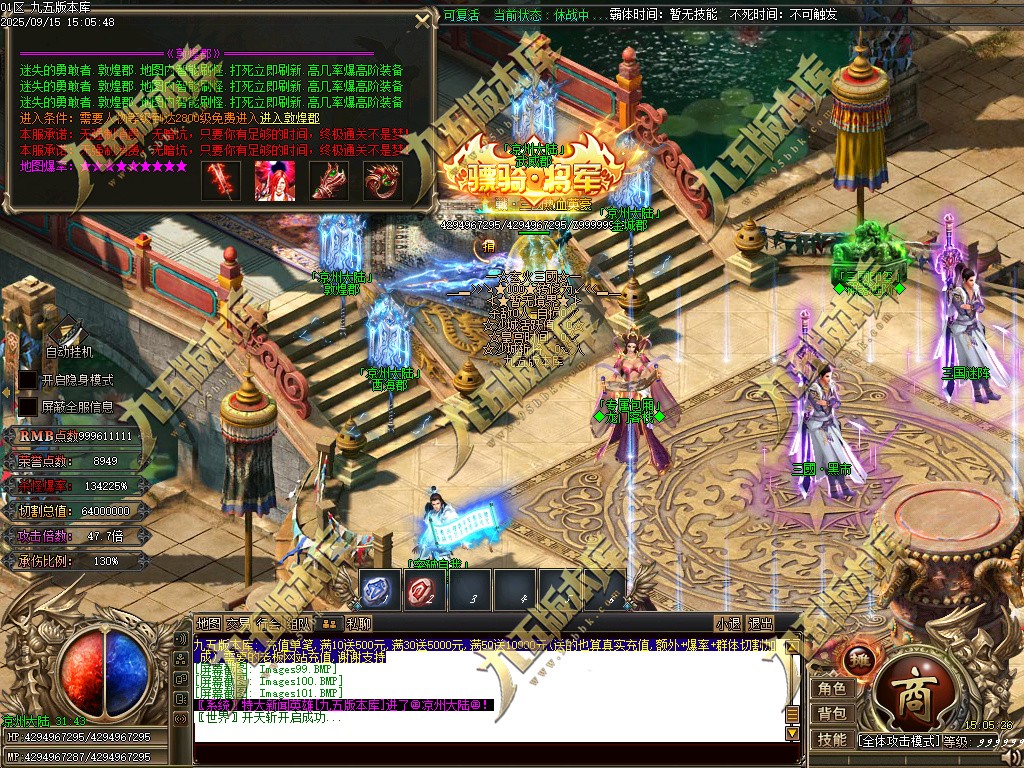The width and height of the screenshot is (1024, 768).
Task: Open the 交易 trade tab
Action: (239, 624)
